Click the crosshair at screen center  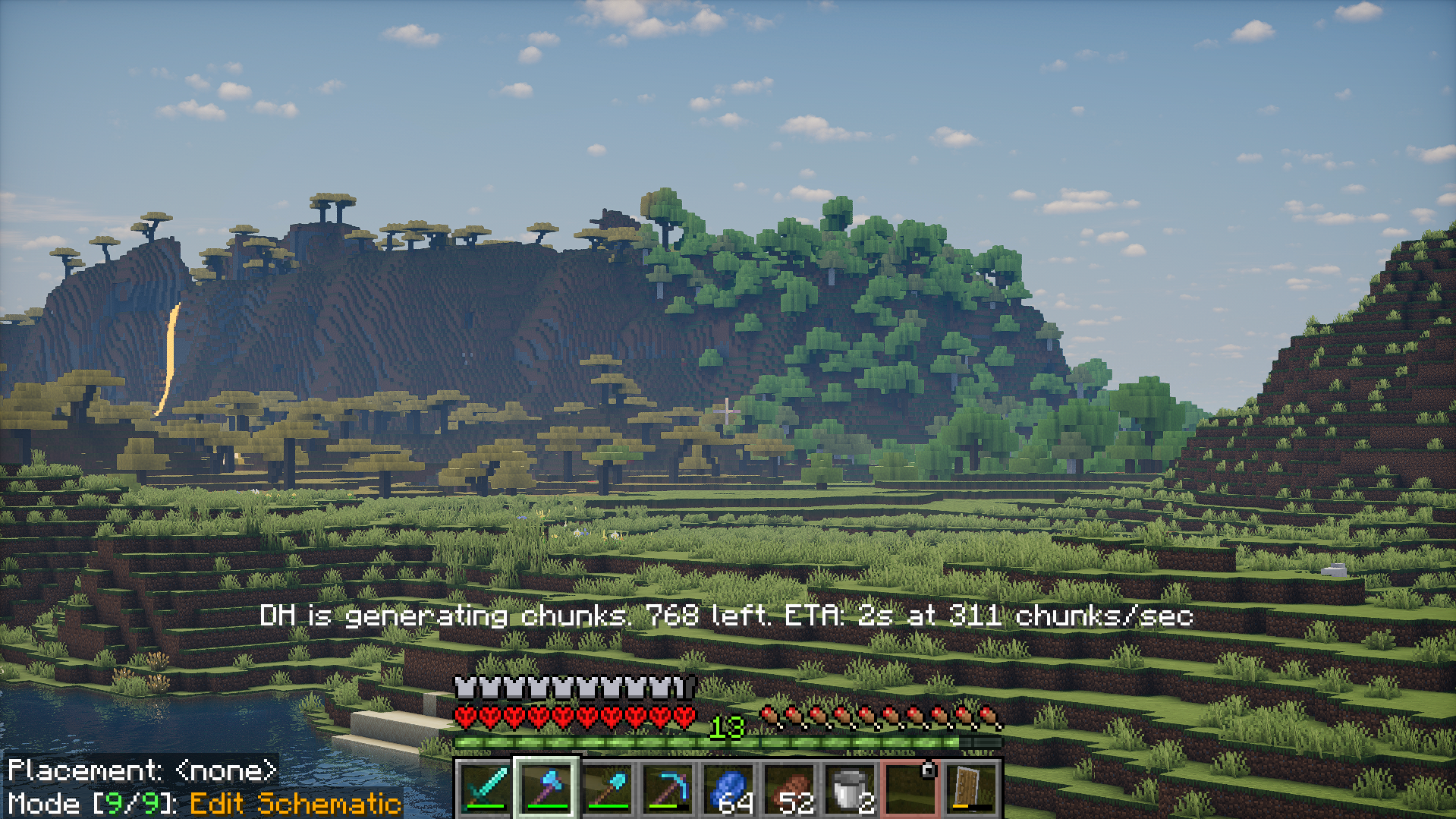point(728,410)
